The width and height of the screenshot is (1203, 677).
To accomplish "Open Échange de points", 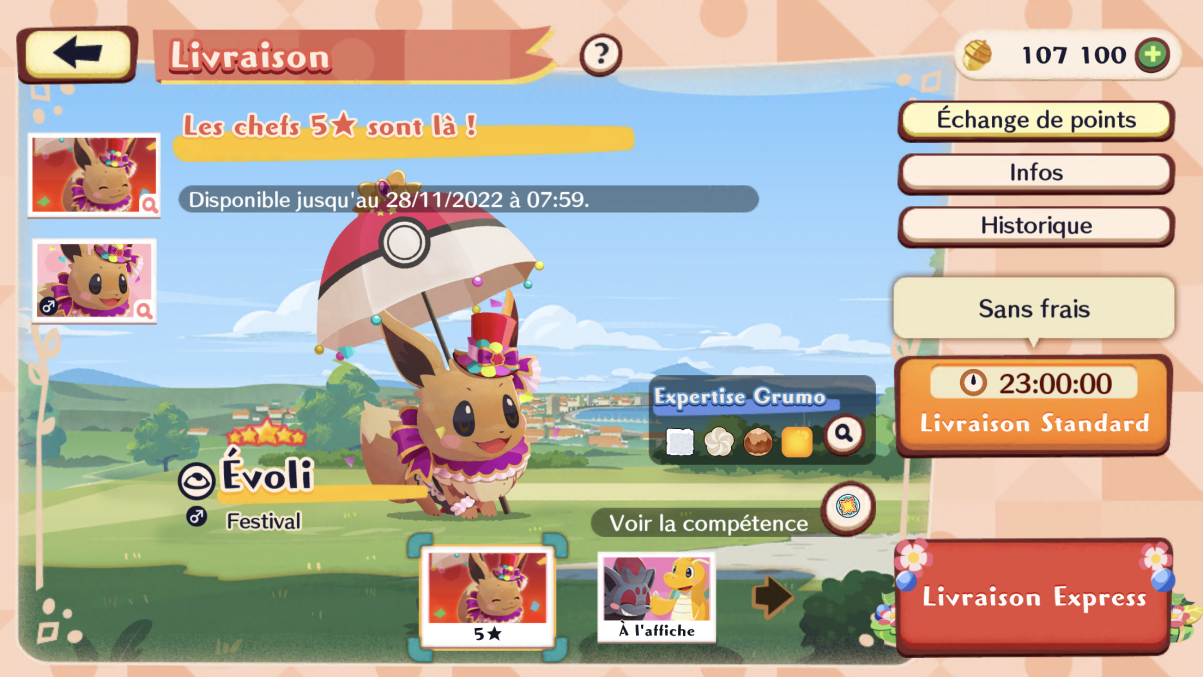I will (1036, 120).
